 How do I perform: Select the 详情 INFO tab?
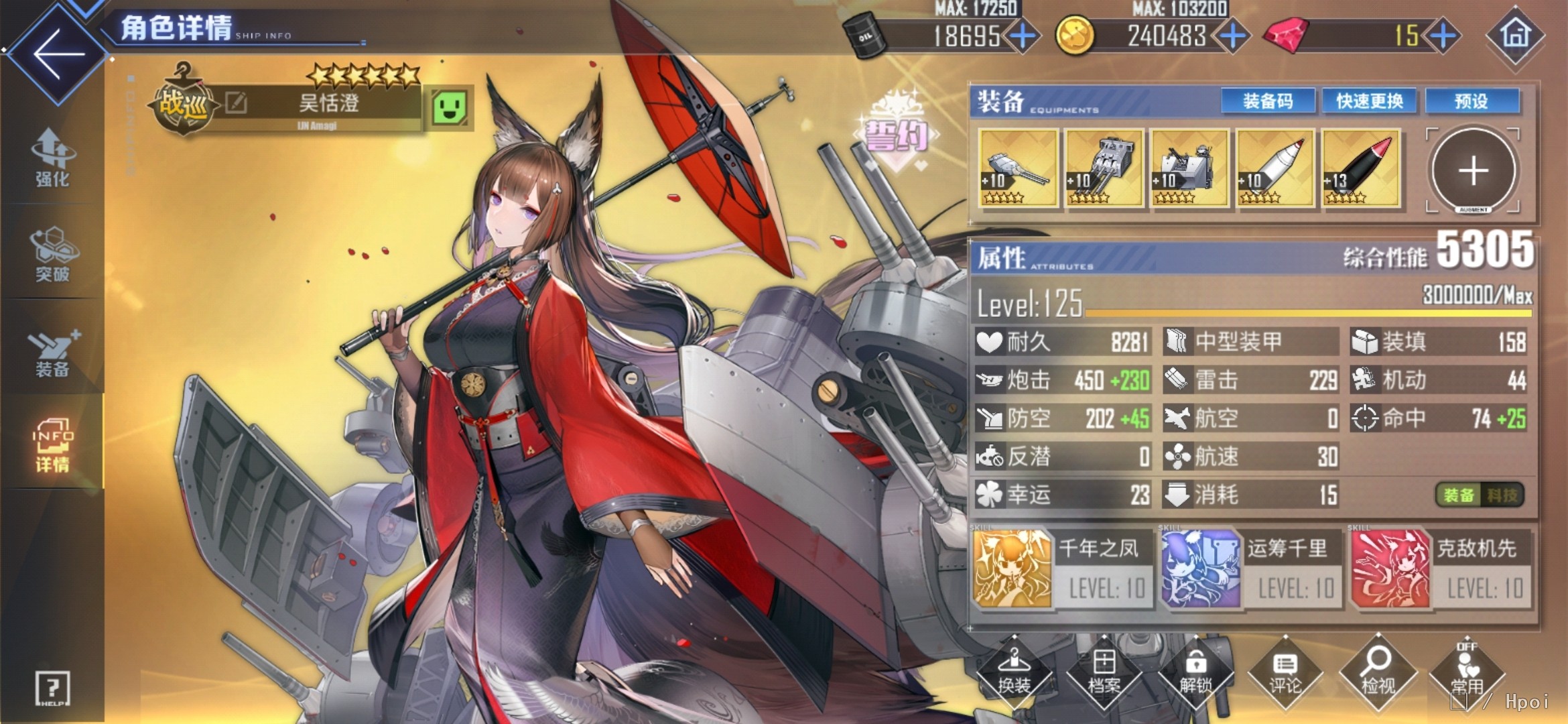click(x=52, y=446)
